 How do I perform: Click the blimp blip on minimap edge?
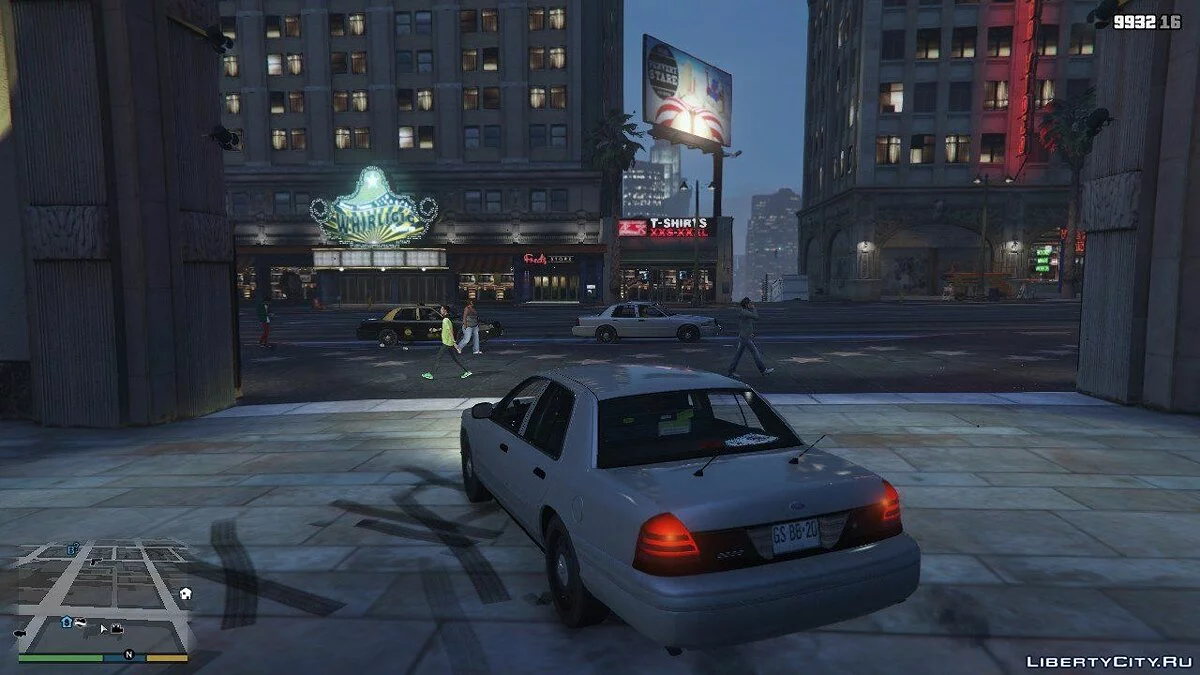19,633
